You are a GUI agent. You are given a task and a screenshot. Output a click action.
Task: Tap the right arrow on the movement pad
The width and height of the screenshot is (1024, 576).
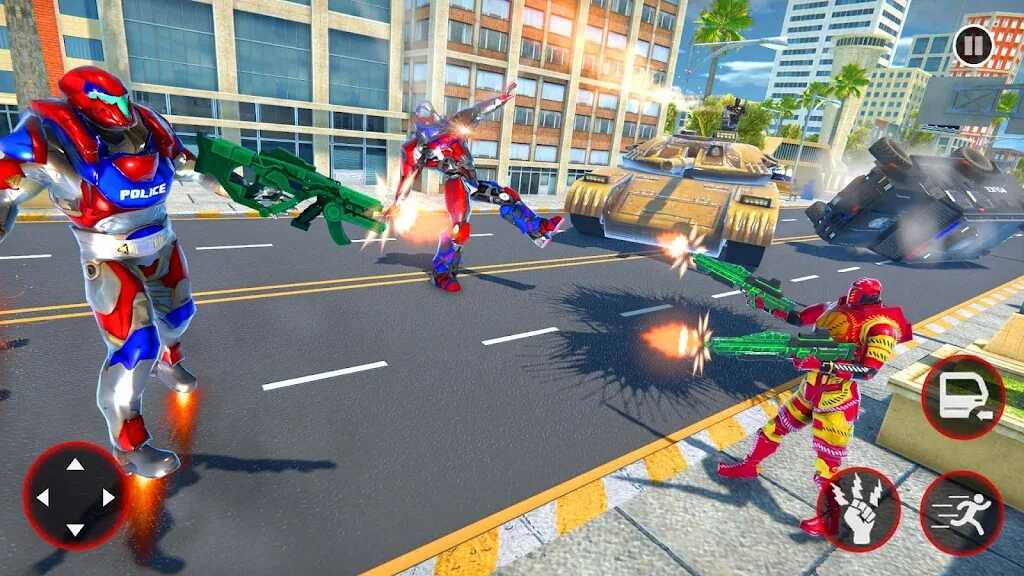click(108, 497)
